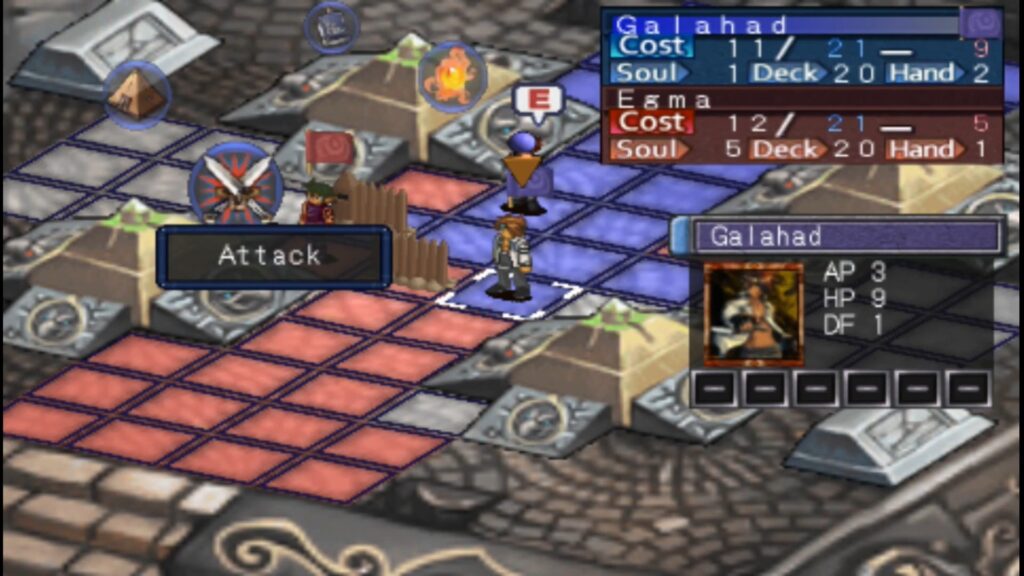Click the crossed swords attack icon
Image resolution: width=1024 pixels, height=576 pixels.
(236, 184)
